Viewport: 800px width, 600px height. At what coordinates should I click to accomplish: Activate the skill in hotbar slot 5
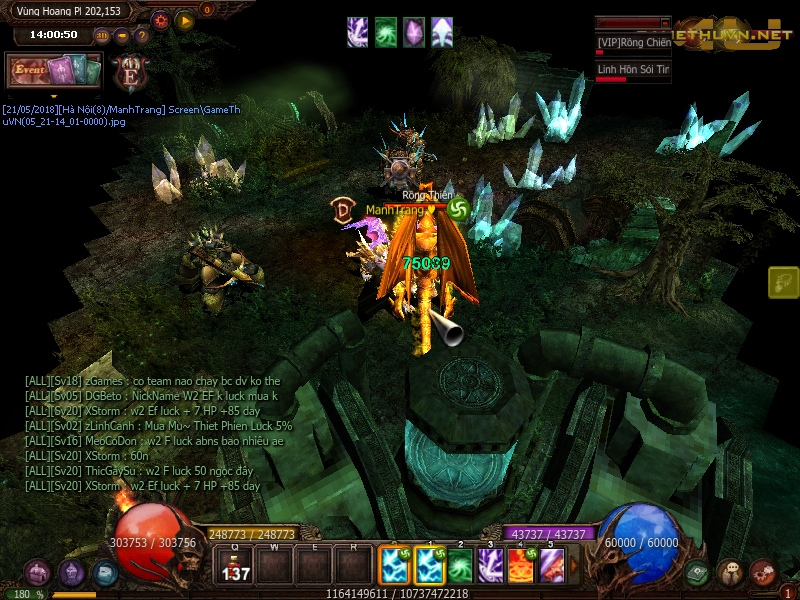click(x=551, y=566)
